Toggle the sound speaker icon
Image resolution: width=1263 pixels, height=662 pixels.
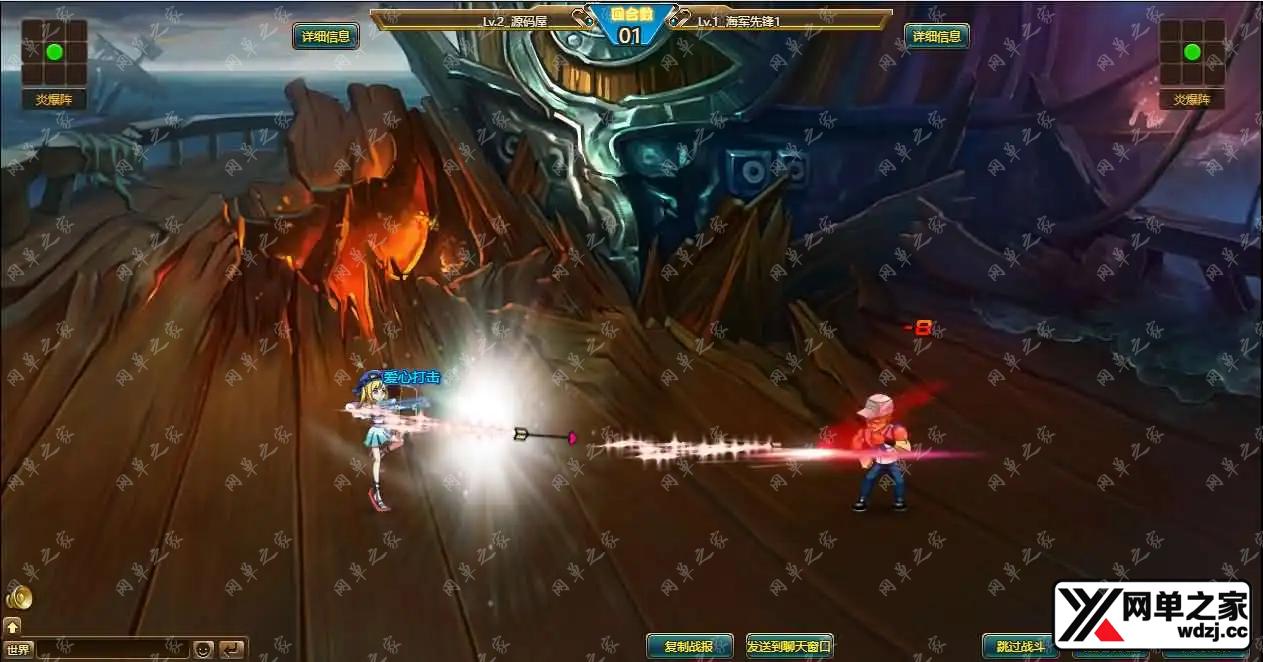click(x=19, y=598)
